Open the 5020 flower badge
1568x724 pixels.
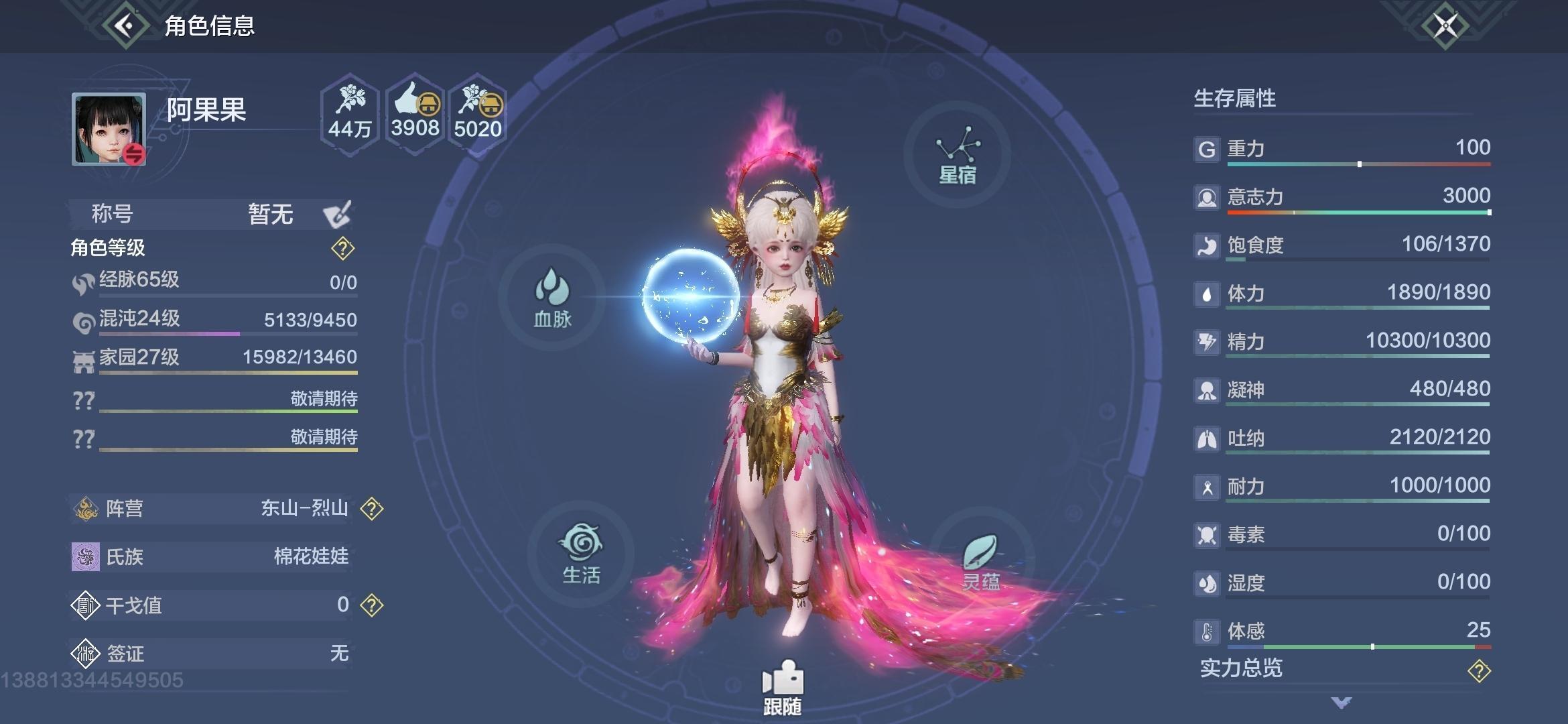(x=477, y=114)
